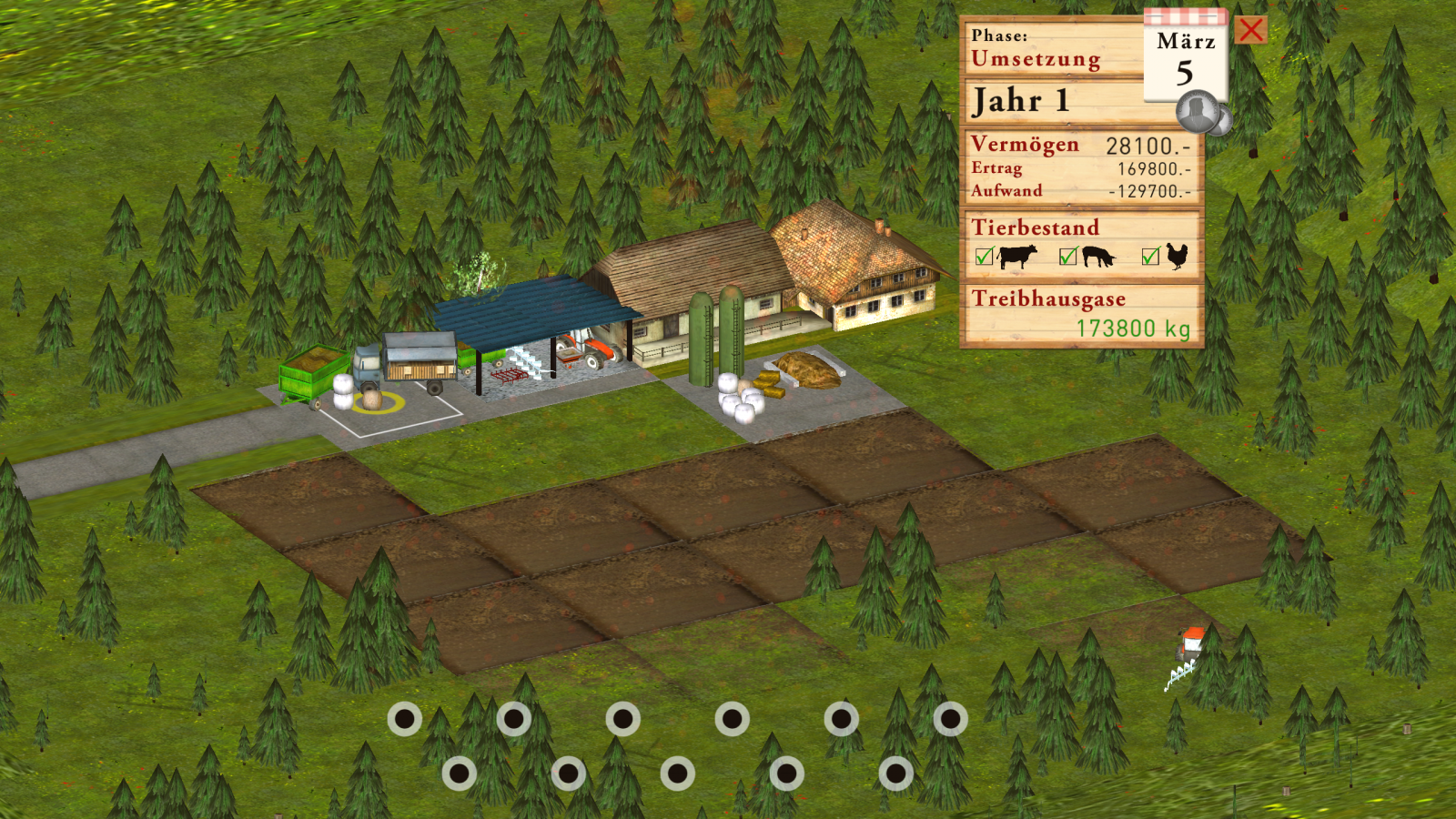Toggle the cow livestock checkbox
This screenshot has height=819, width=1456.
pyautogui.click(x=984, y=257)
